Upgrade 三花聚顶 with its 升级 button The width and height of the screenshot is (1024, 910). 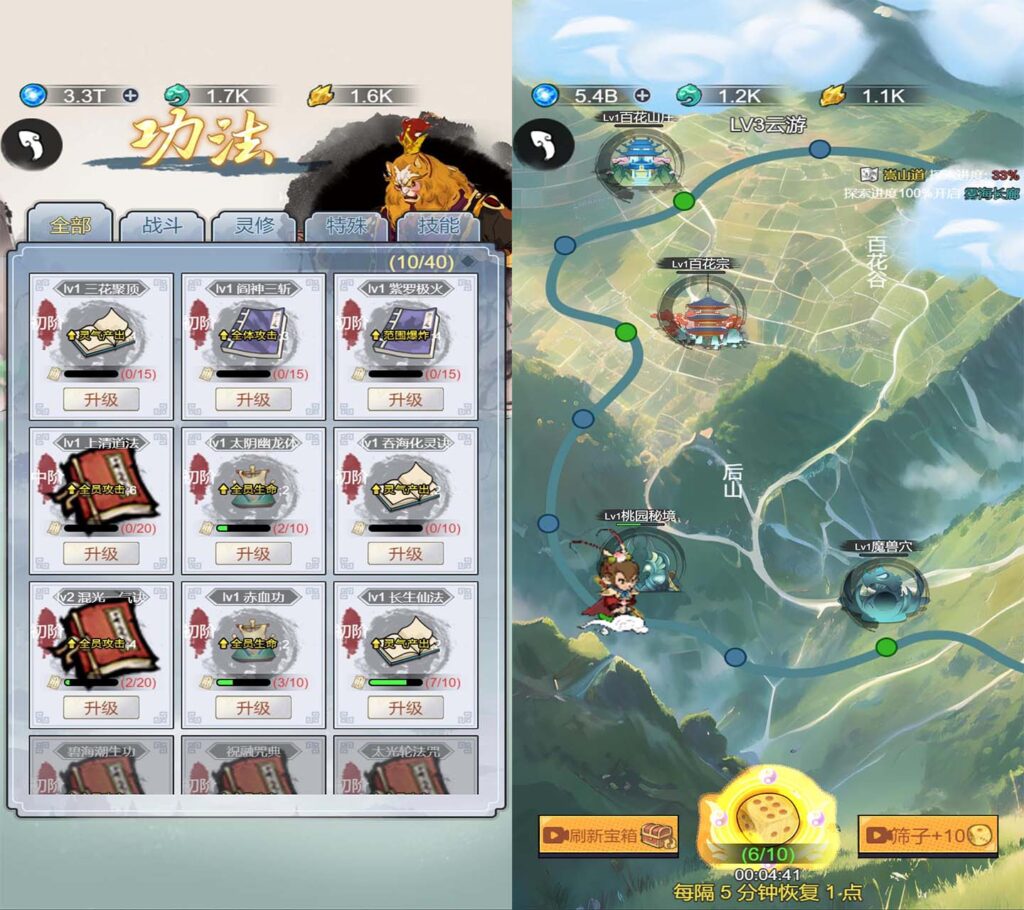(101, 399)
